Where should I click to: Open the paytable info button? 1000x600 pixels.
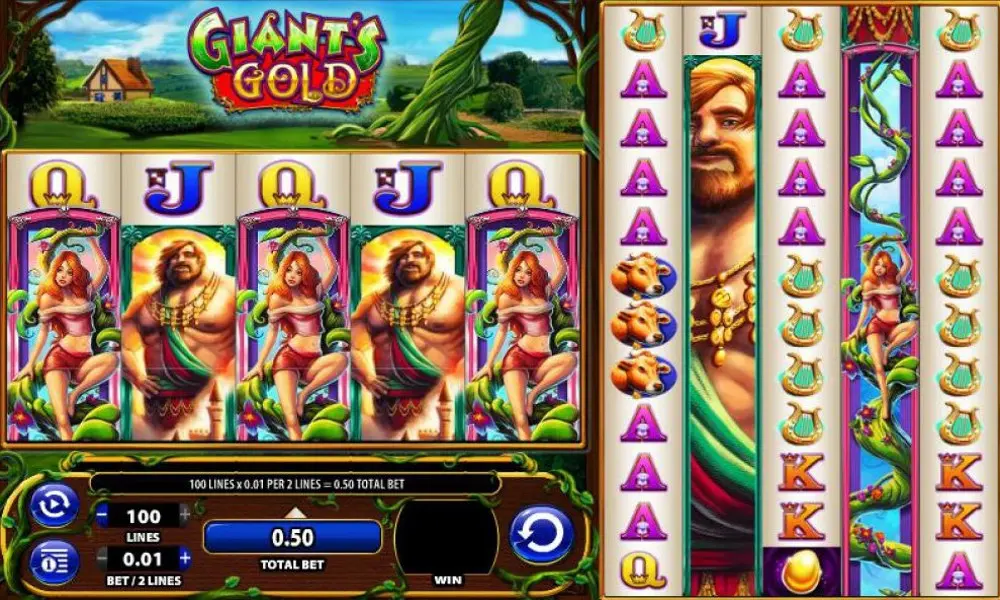[53, 561]
